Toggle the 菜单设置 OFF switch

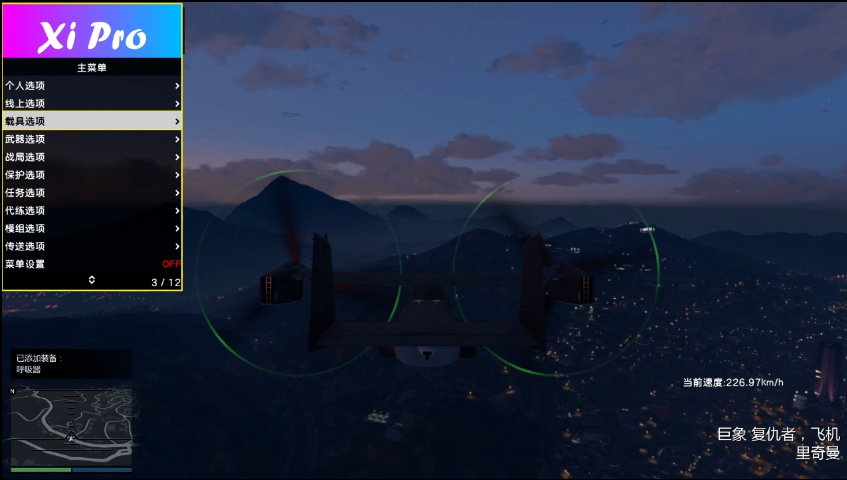tap(171, 264)
